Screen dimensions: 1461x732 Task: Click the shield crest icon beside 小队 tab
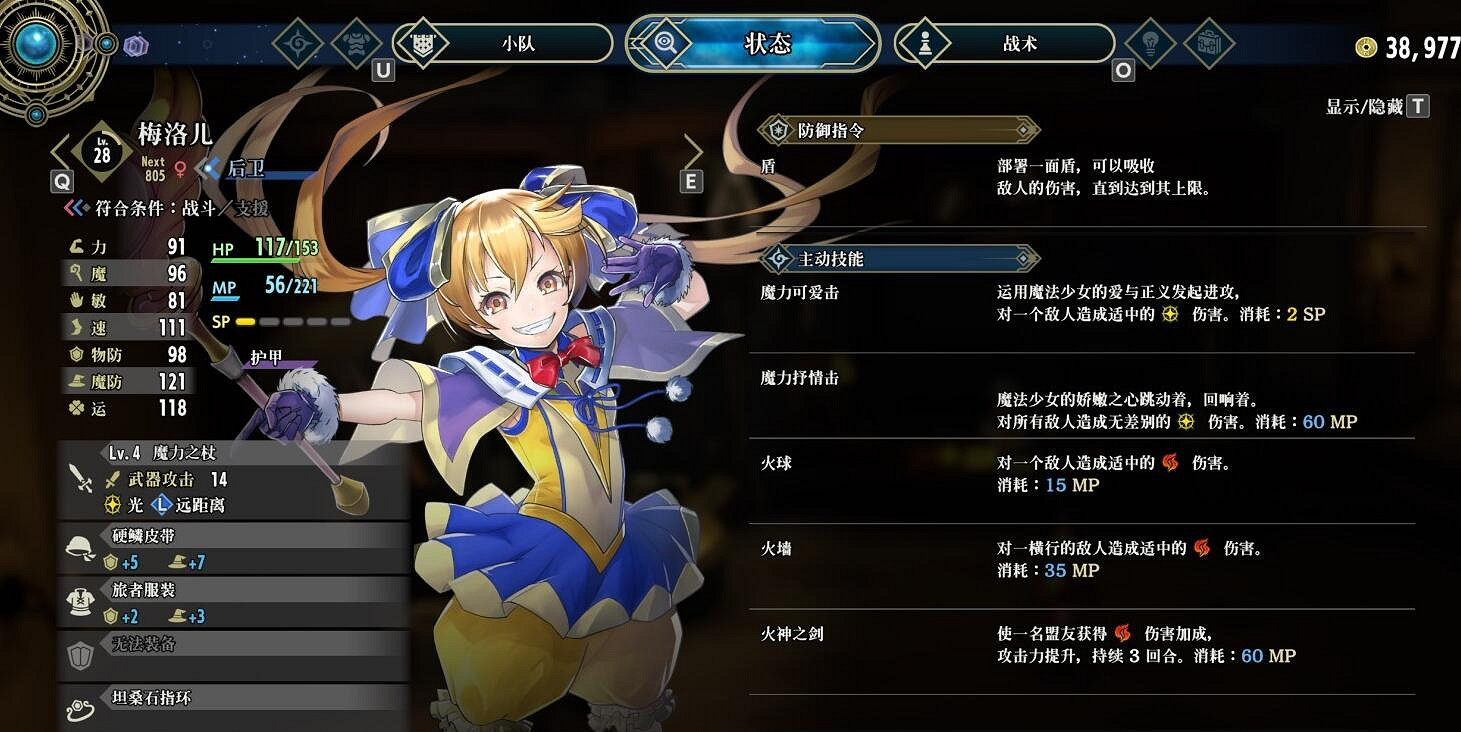(x=424, y=43)
